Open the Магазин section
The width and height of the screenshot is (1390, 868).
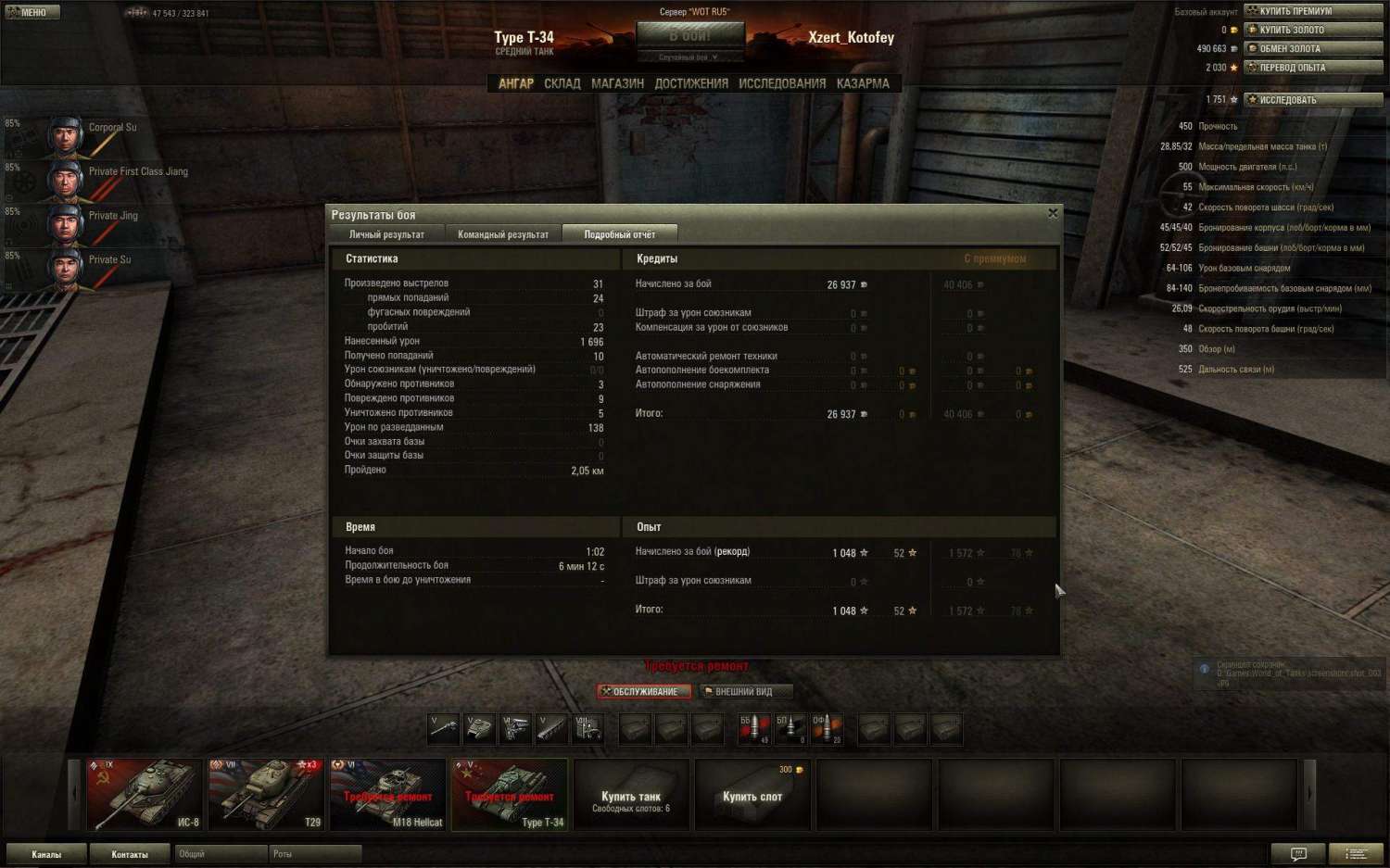617,83
